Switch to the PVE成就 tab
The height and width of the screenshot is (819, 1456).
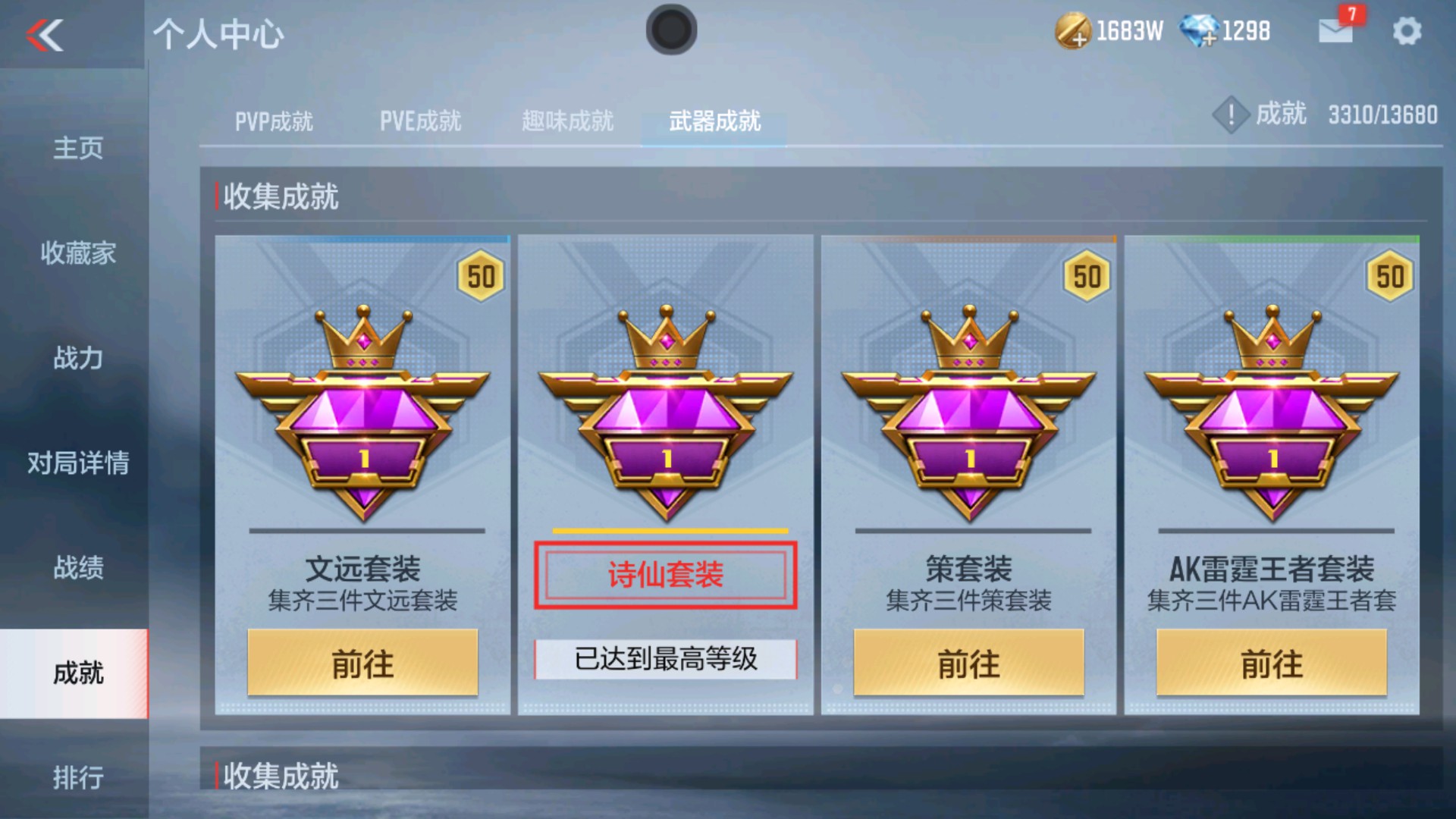[x=421, y=121]
